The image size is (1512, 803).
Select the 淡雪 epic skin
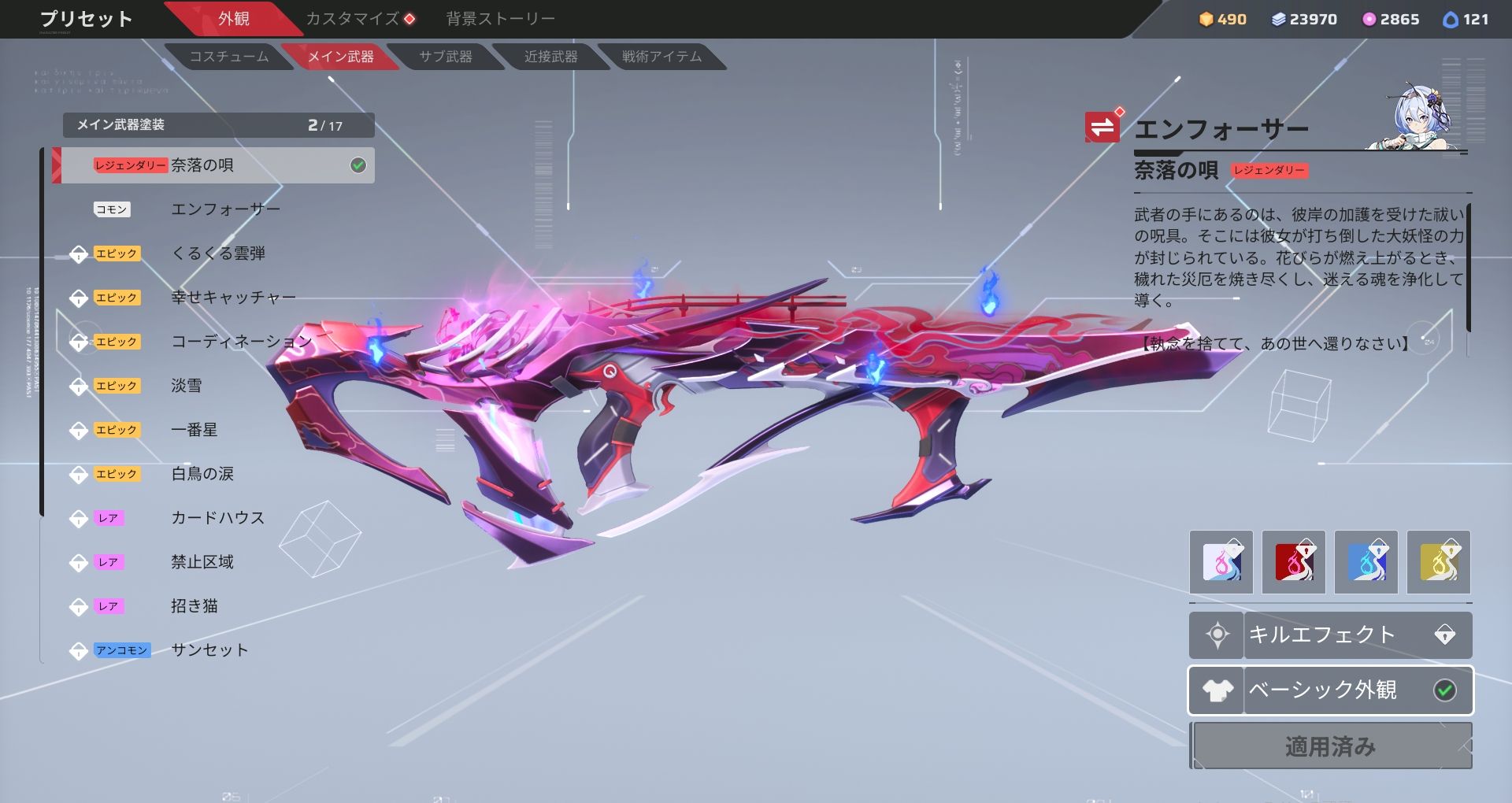[x=187, y=386]
